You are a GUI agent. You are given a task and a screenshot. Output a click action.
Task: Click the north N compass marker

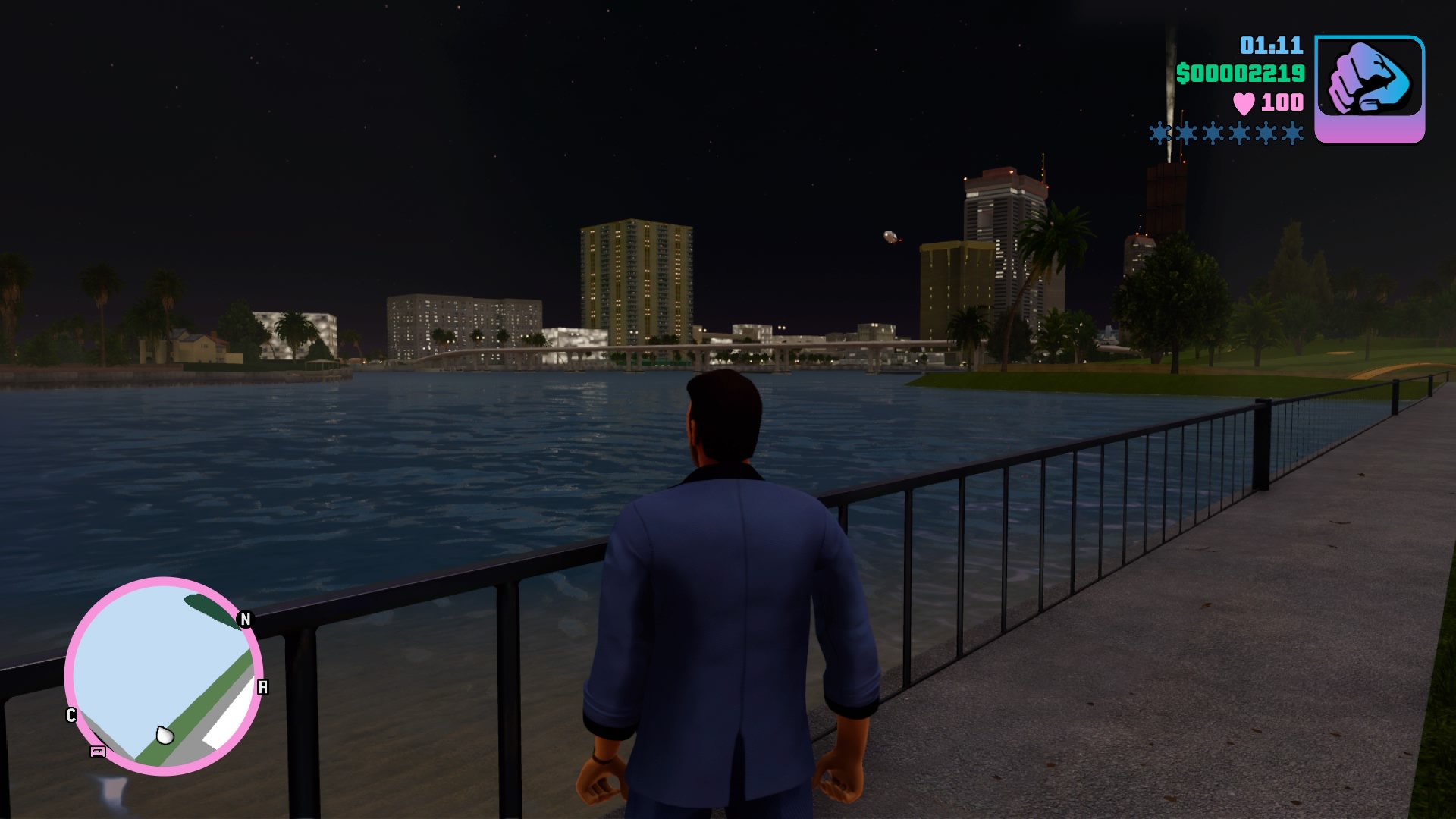point(245,620)
